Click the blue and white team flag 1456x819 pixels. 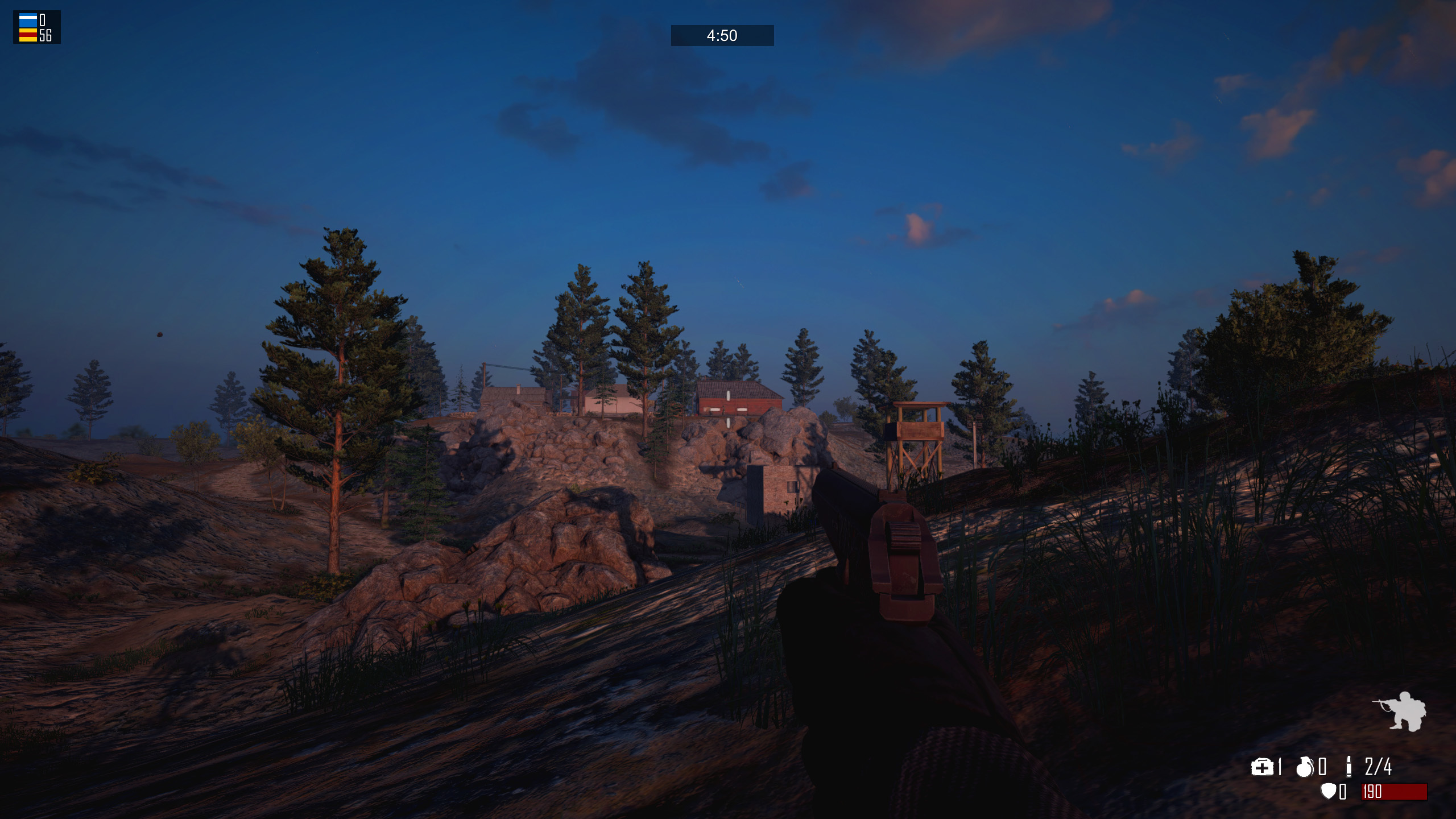28,20
